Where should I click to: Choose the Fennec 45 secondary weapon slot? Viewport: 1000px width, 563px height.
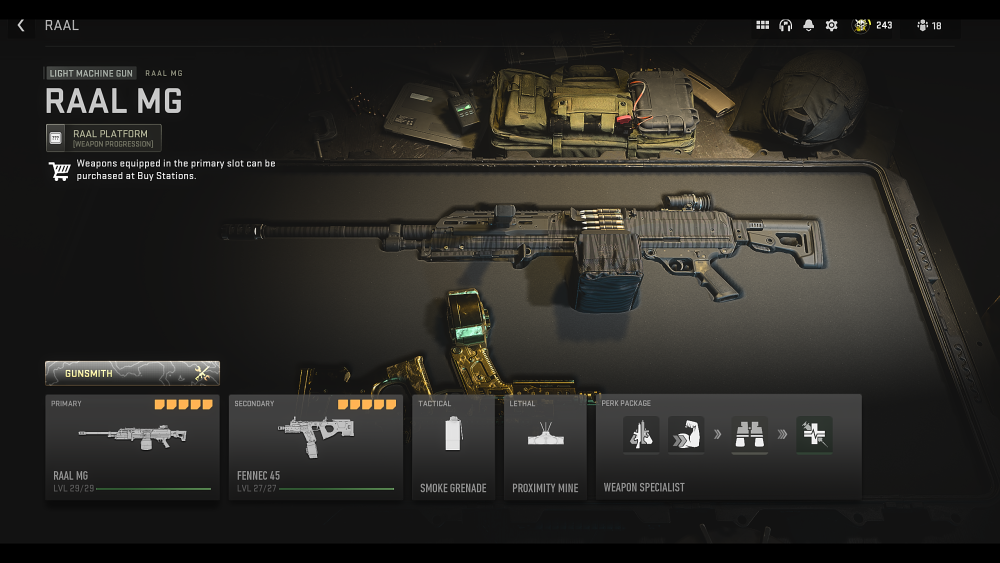tap(315, 447)
